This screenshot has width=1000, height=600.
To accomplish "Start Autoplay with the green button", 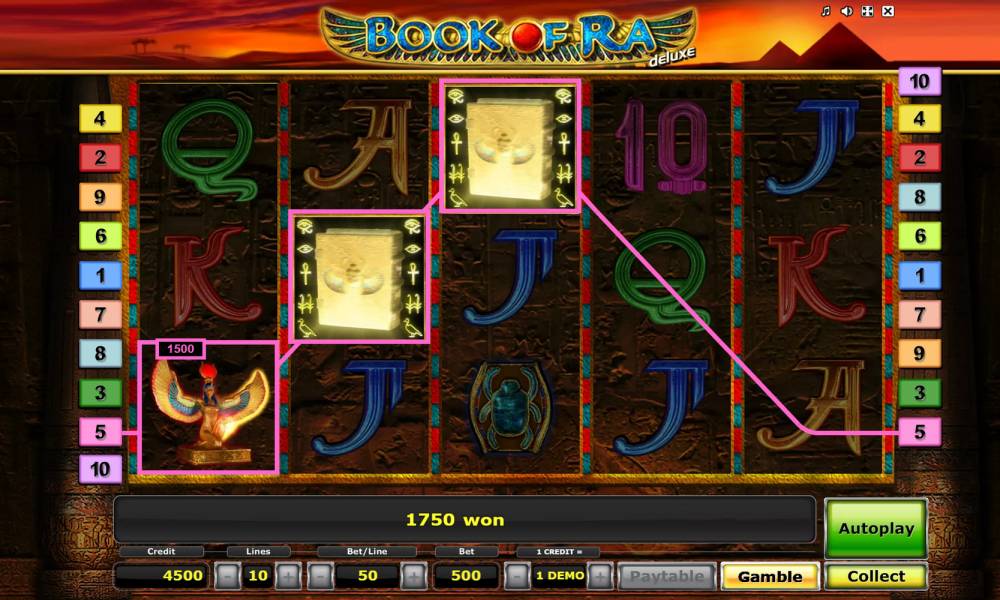I will (876, 528).
